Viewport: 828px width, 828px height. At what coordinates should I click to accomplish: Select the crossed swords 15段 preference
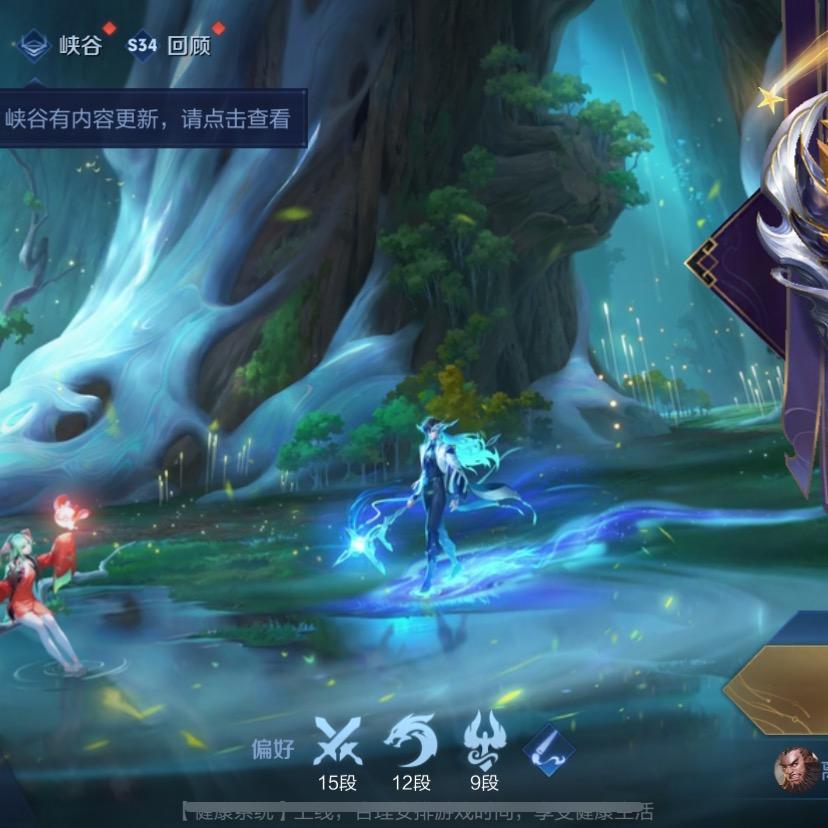point(337,742)
